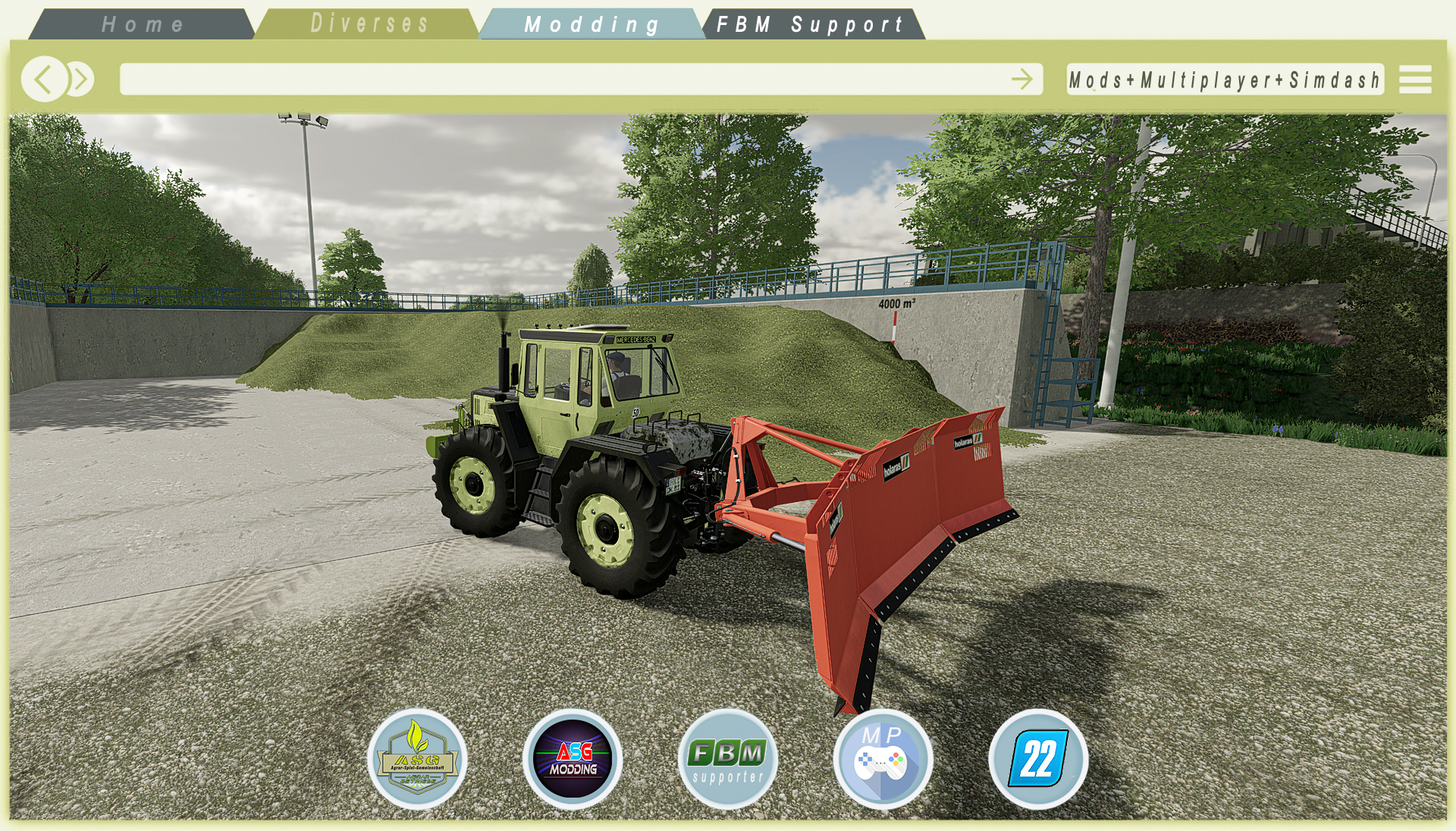The image size is (1456, 831).
Task: Open the hamburger menu
Action: [x=1415, y=80]
